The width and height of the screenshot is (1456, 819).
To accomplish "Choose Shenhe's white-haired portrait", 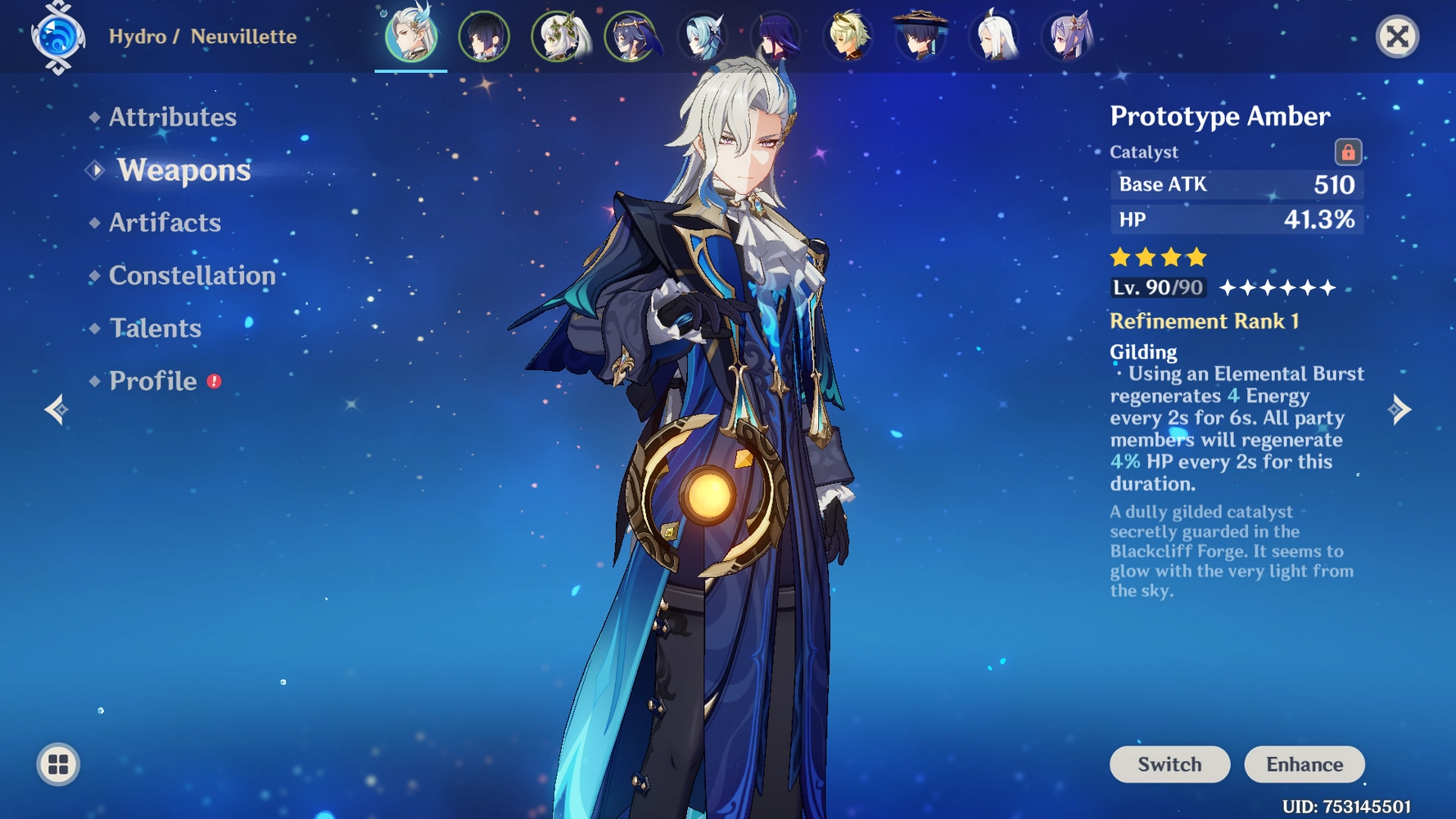I will click(x=994, y=37).
